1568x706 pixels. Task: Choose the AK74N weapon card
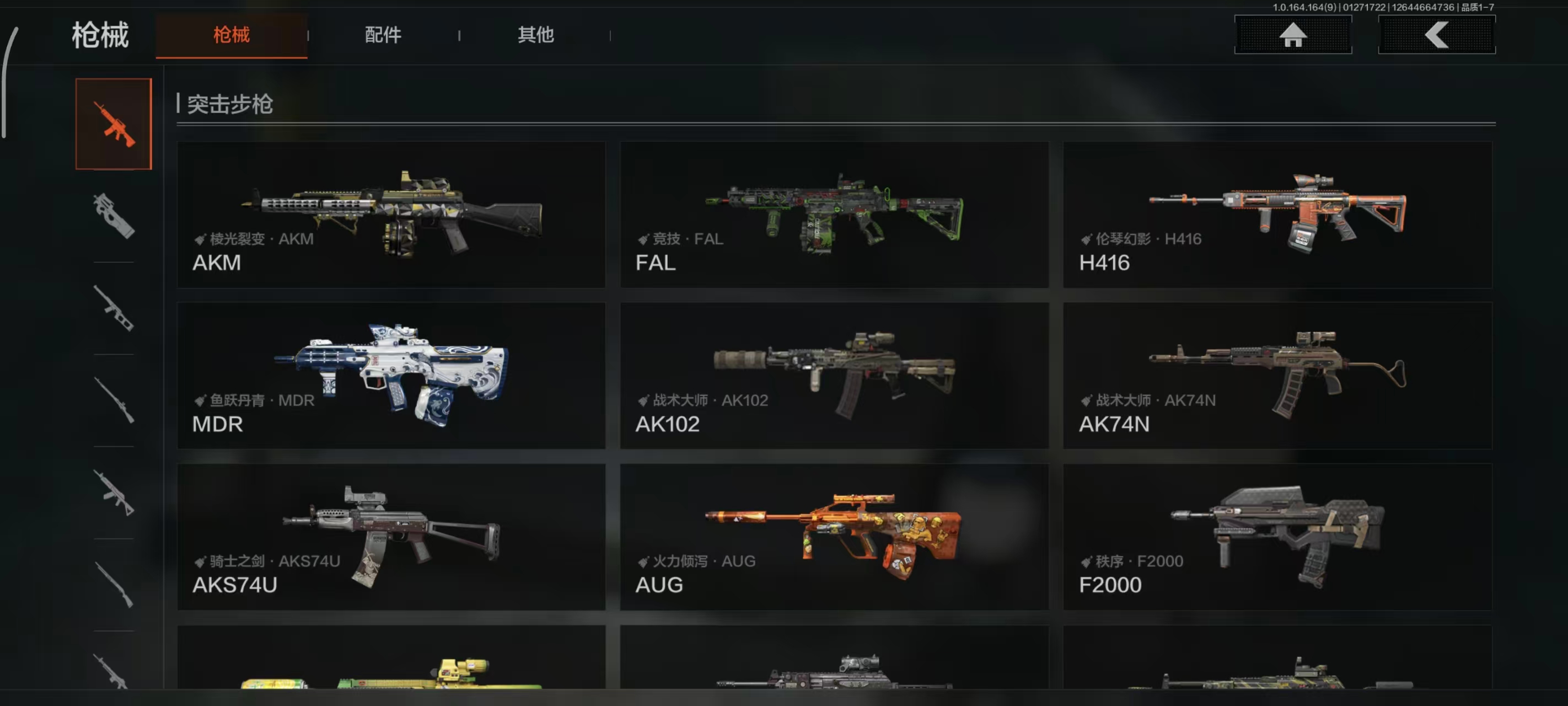tap(1277, 376)
